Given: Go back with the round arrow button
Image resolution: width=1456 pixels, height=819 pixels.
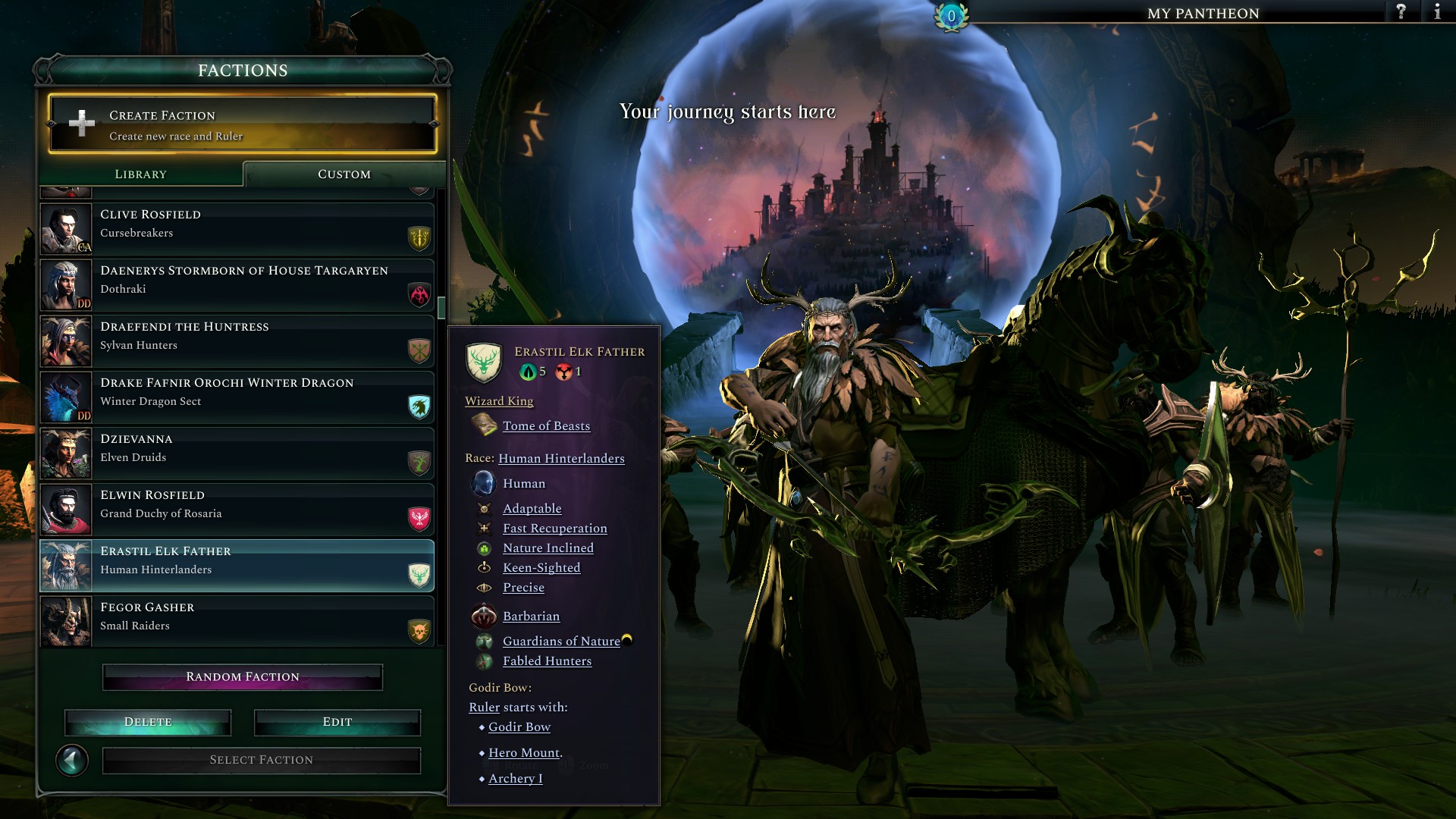Looking at the screenshot, I should click(x=72, y=760).
